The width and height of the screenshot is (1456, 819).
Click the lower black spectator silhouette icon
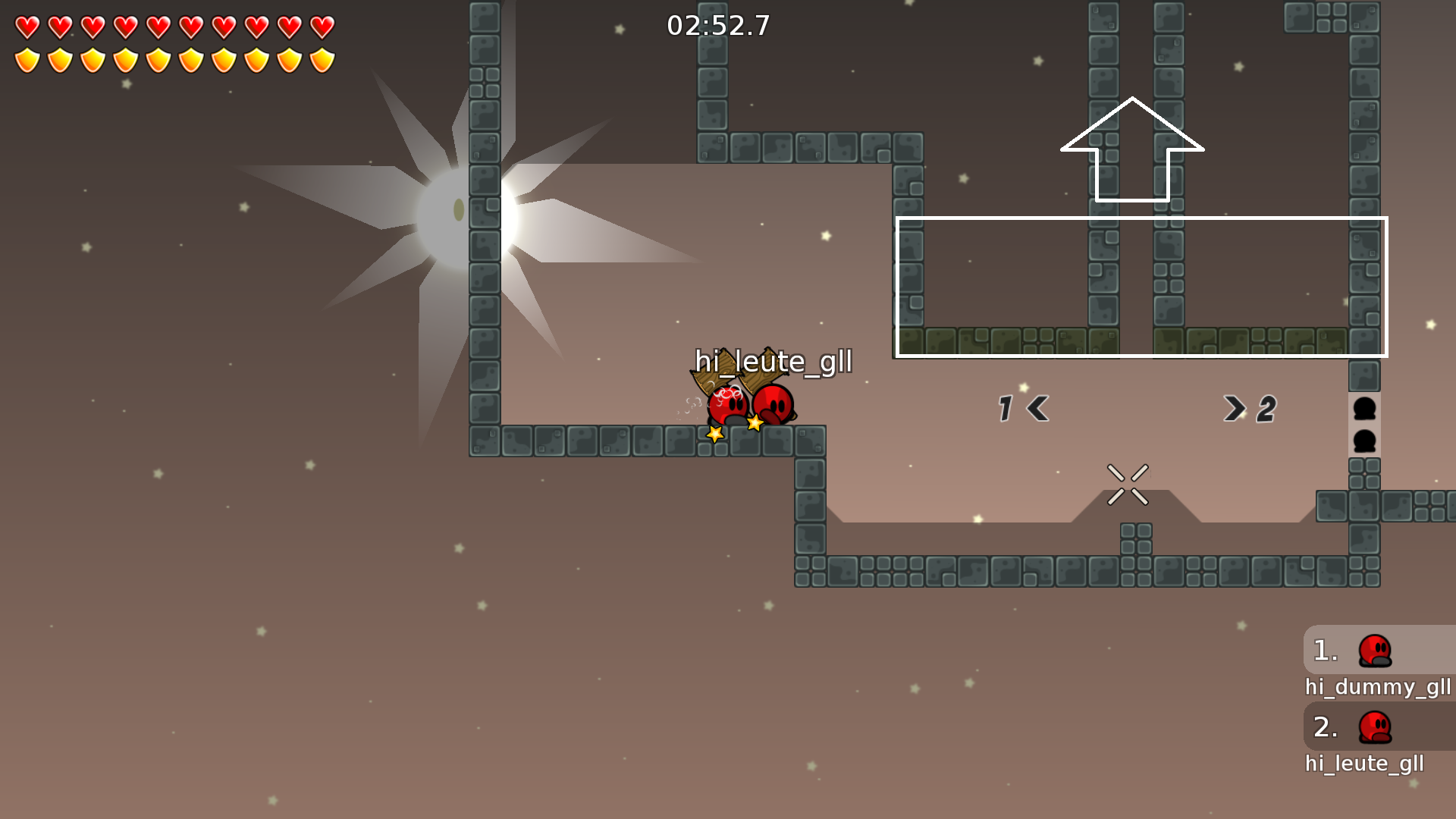point(1365,441)
